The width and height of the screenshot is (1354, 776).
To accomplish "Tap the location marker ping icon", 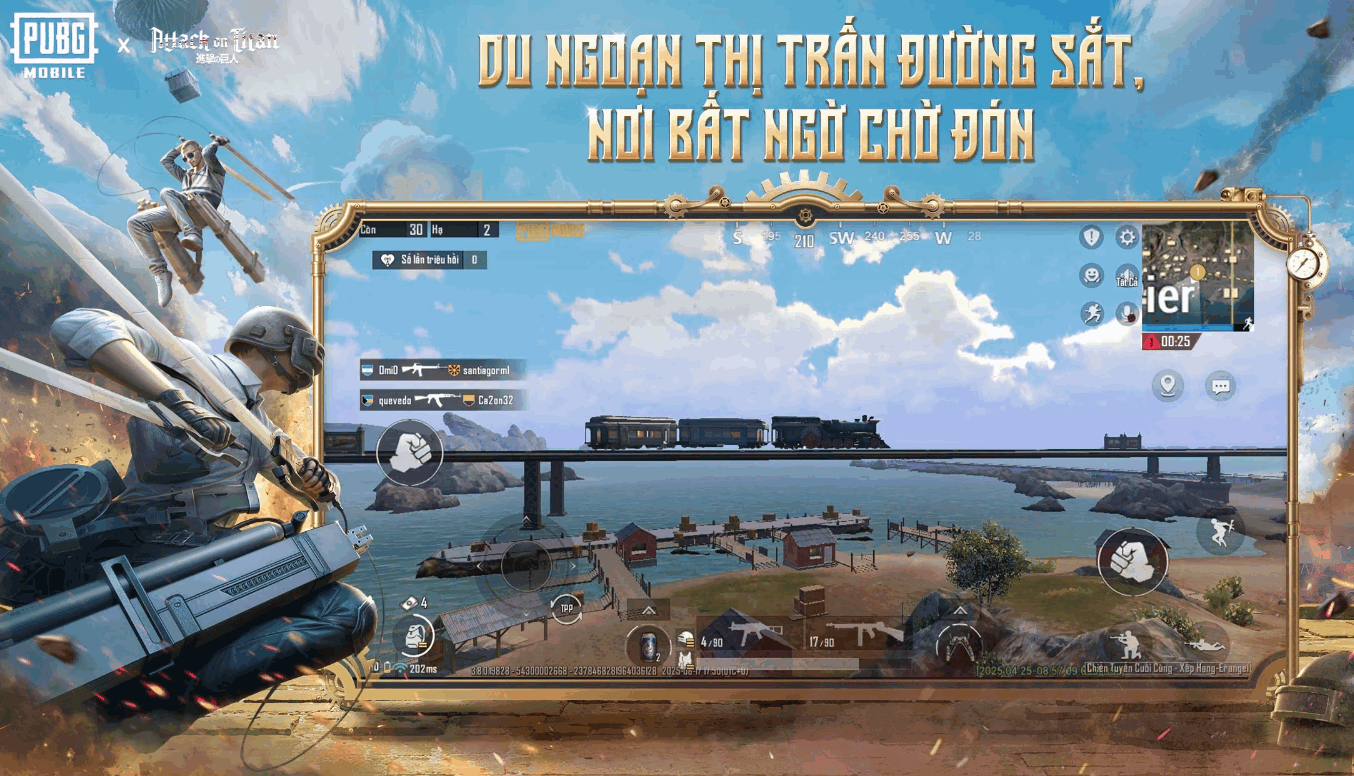I will (1166, 383).
